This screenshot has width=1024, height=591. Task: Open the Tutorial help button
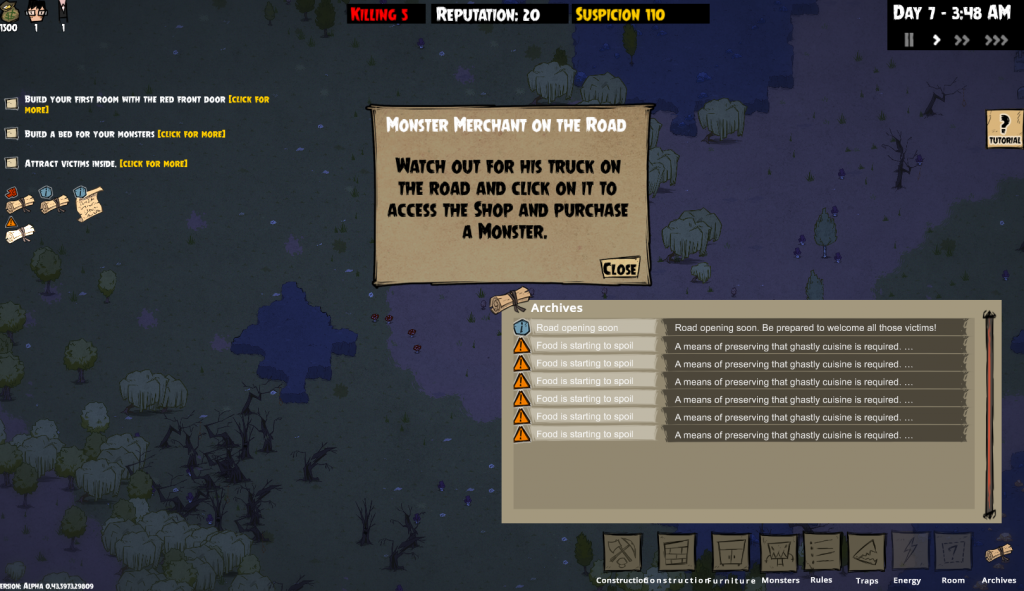pos(1004,129)
